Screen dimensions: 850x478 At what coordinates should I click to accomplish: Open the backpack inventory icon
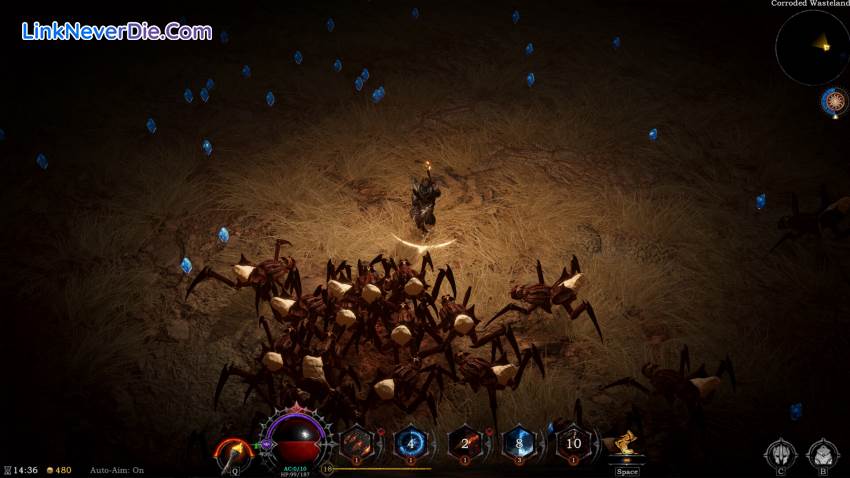[822, 454]
